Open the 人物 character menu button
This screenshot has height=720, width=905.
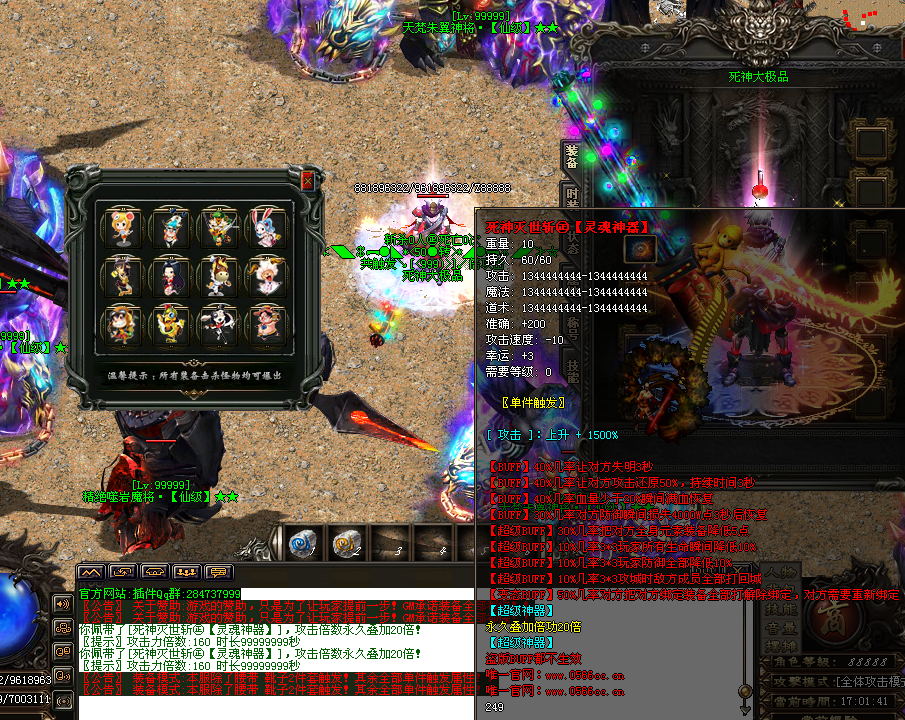pos(782,573)
